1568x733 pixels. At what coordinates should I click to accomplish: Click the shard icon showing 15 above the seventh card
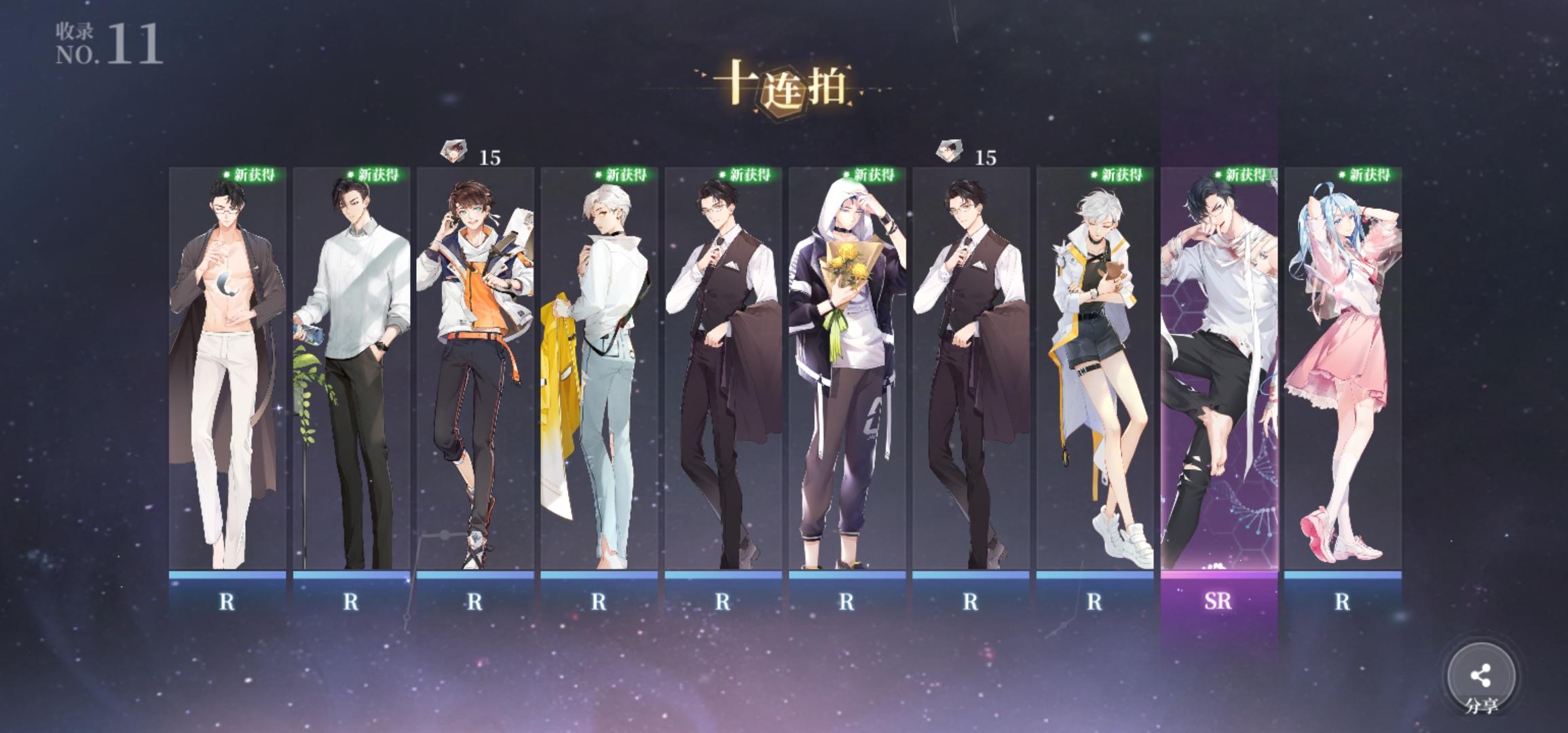(x=950, y=151)
